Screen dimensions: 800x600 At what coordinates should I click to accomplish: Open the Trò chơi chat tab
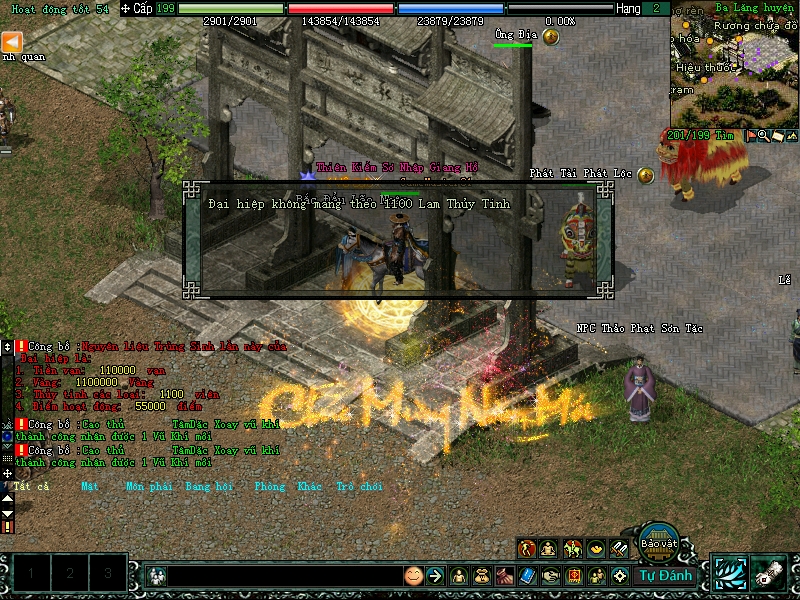coord(359,487)
